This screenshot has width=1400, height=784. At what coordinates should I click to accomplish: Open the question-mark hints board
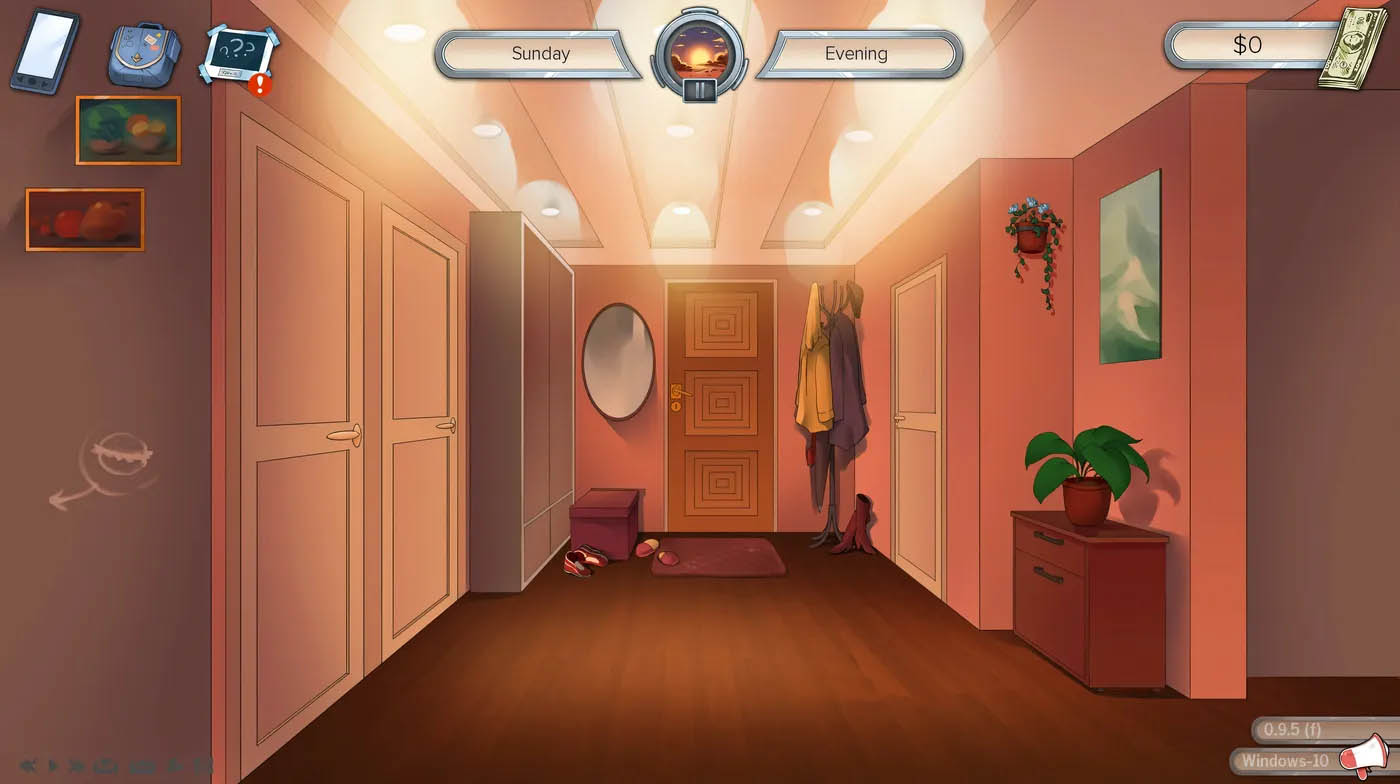click(239, 56)
